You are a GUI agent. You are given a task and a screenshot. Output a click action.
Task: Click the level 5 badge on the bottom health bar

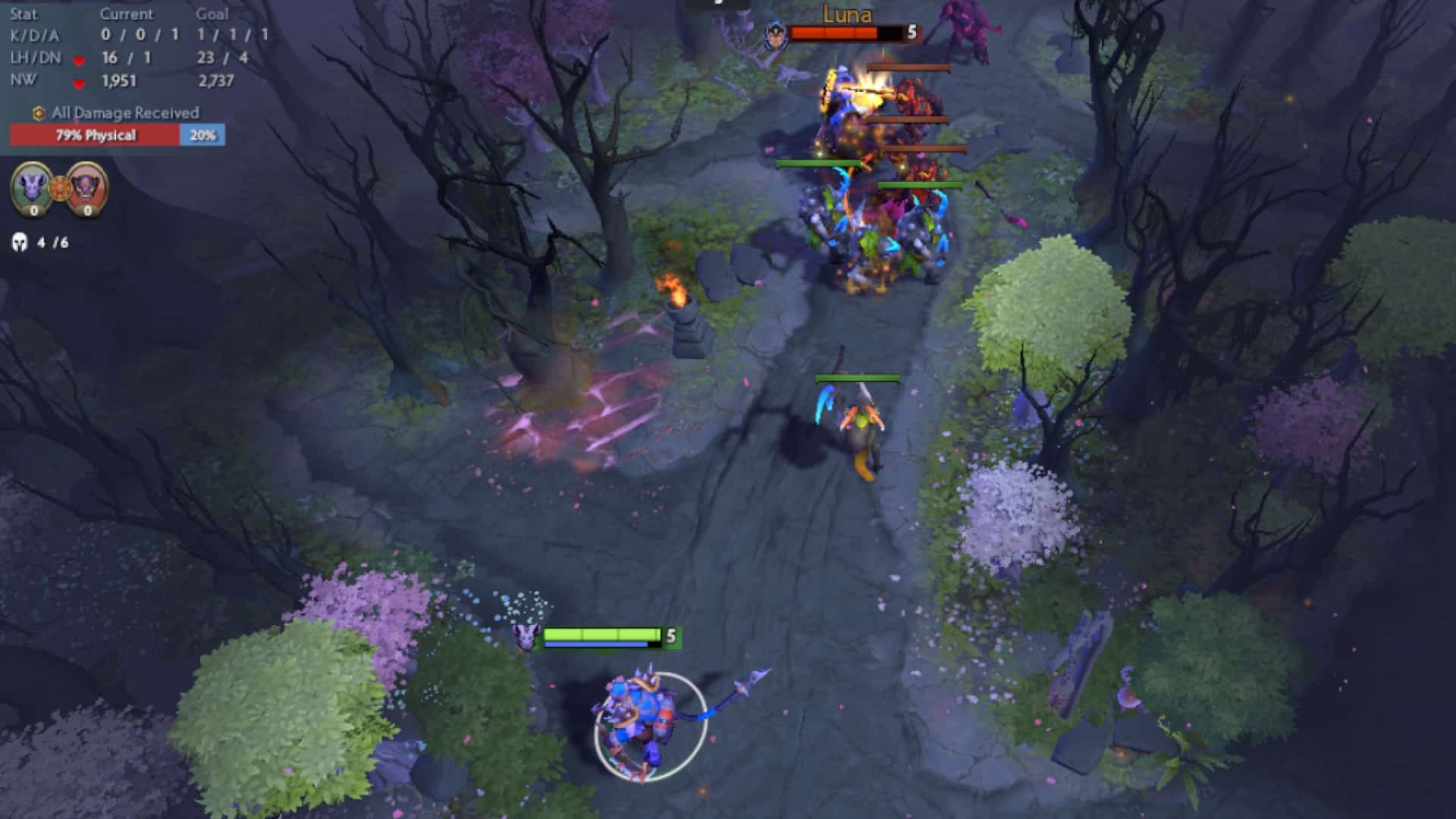point(670,636)
